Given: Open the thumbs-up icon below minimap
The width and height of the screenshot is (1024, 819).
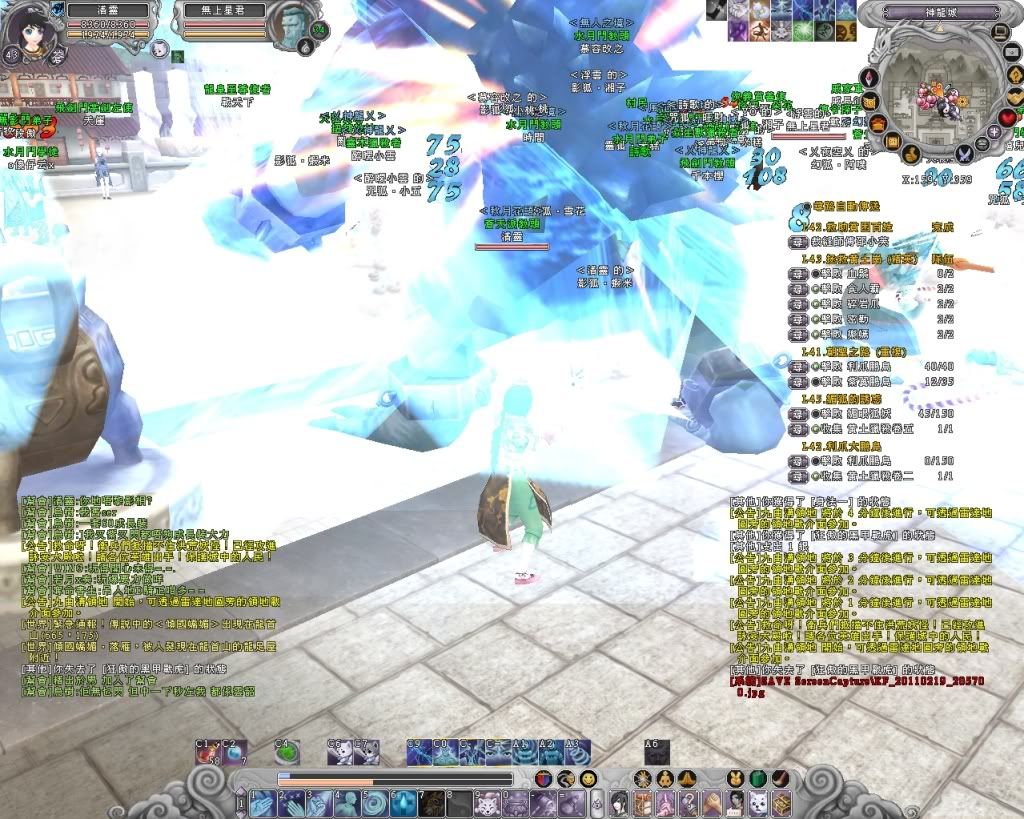Looking at the screenshot, I should tap(912, 154).
